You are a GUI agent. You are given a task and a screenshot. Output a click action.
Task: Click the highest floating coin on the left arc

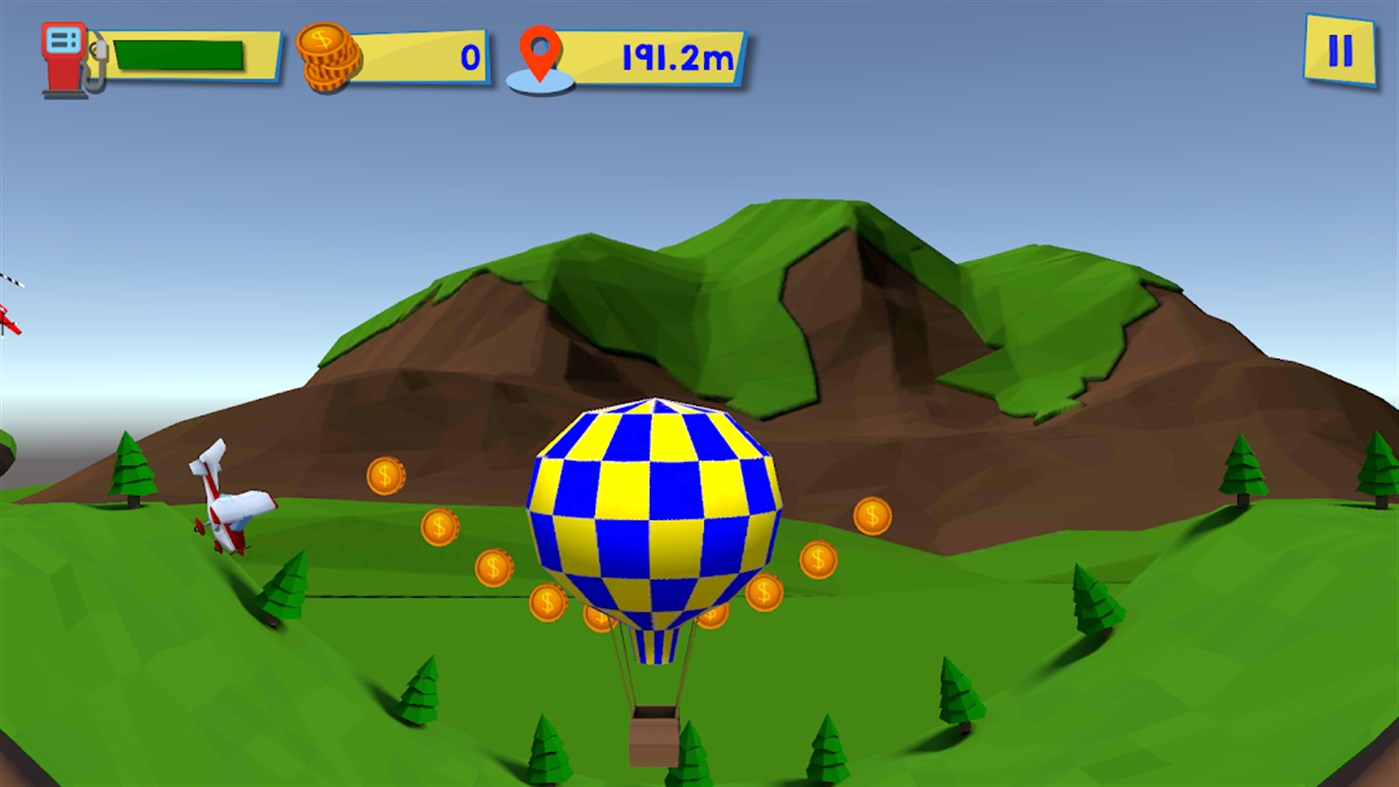tap(384, 477)
